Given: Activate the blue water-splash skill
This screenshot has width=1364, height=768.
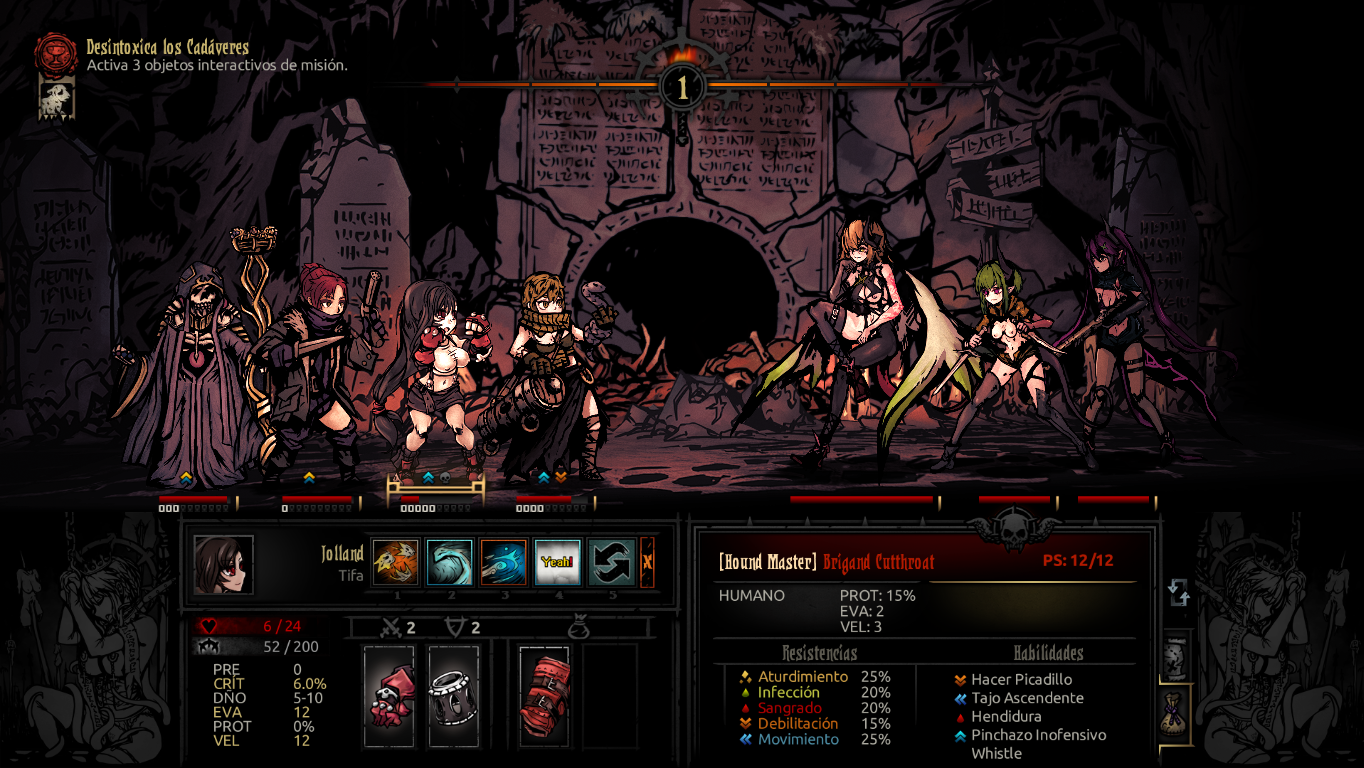Looking at the screenshot, I should [503, 562].
